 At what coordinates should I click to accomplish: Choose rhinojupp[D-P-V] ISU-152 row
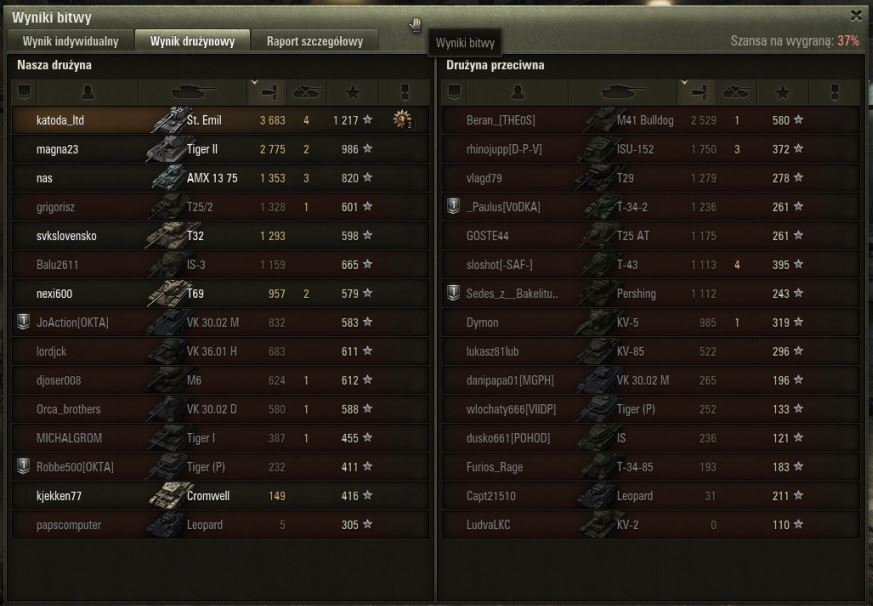tap(650, 149)
